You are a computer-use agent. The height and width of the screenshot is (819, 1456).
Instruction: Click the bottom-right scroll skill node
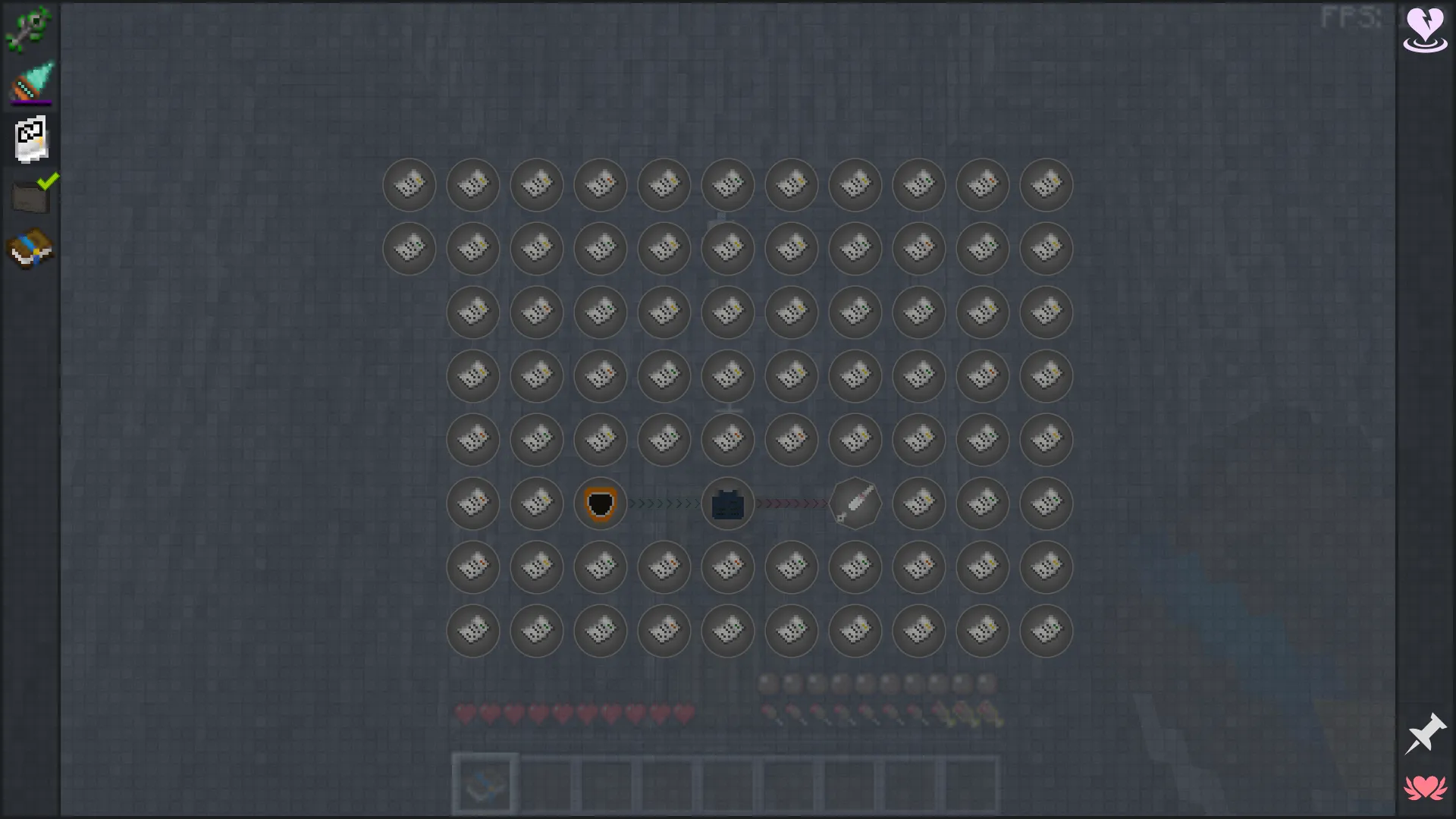1046,630
